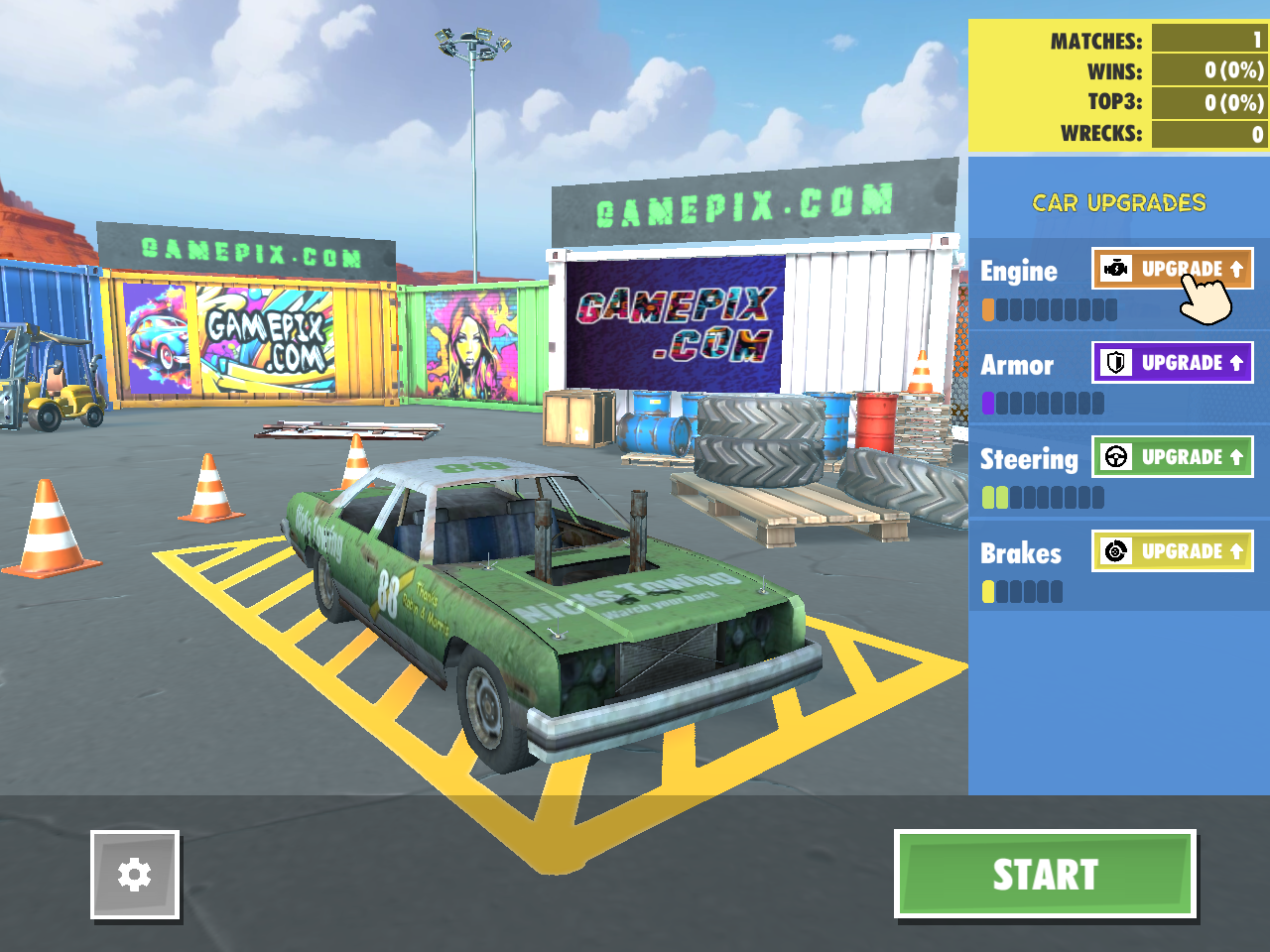This screenshot has width=1270, height=952.
Task: Select the CAR UPGRADES panel header
Action: coord(1118,202)
